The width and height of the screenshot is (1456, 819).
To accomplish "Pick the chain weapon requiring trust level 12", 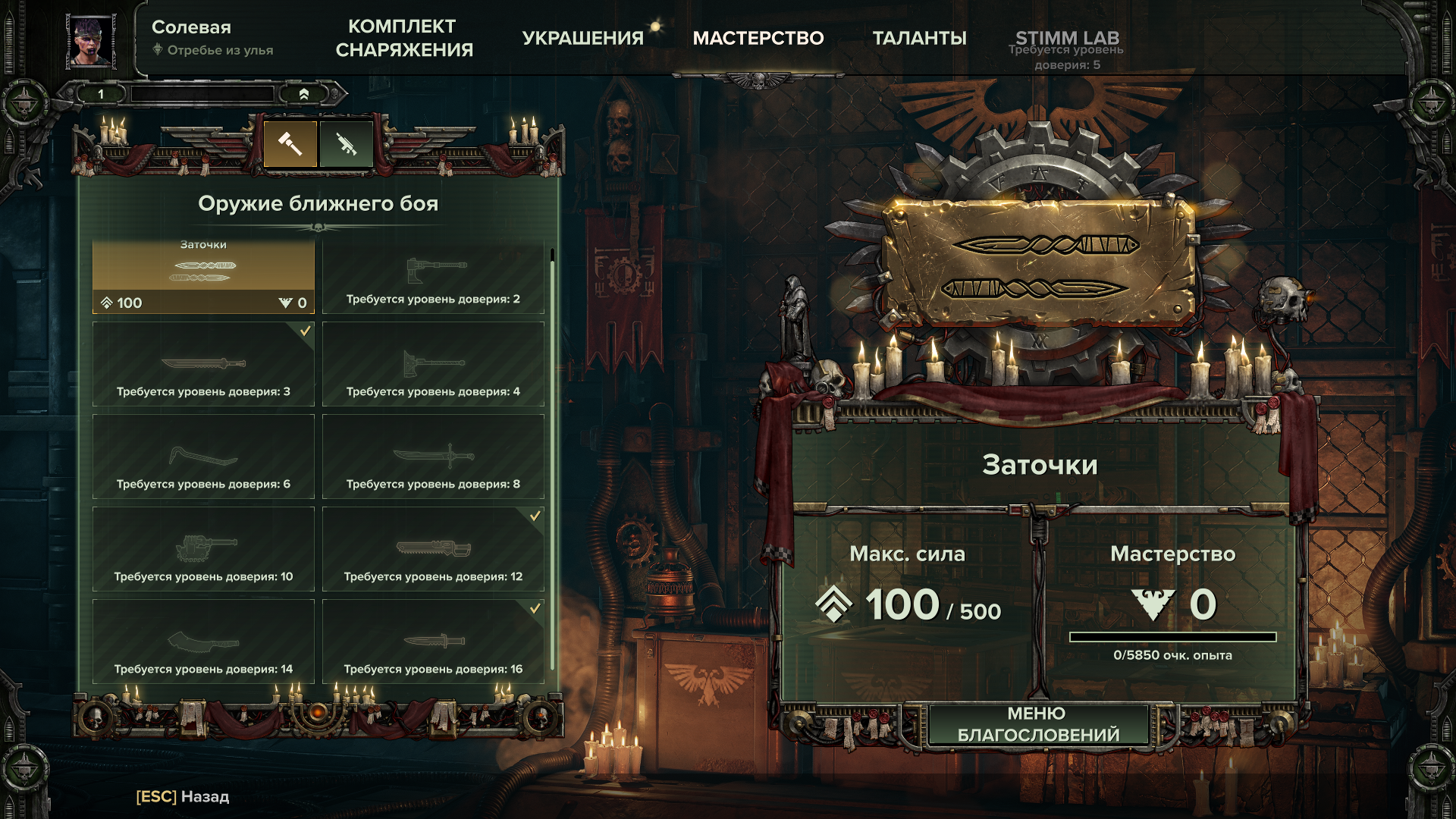I will click(x=433, y=549).
